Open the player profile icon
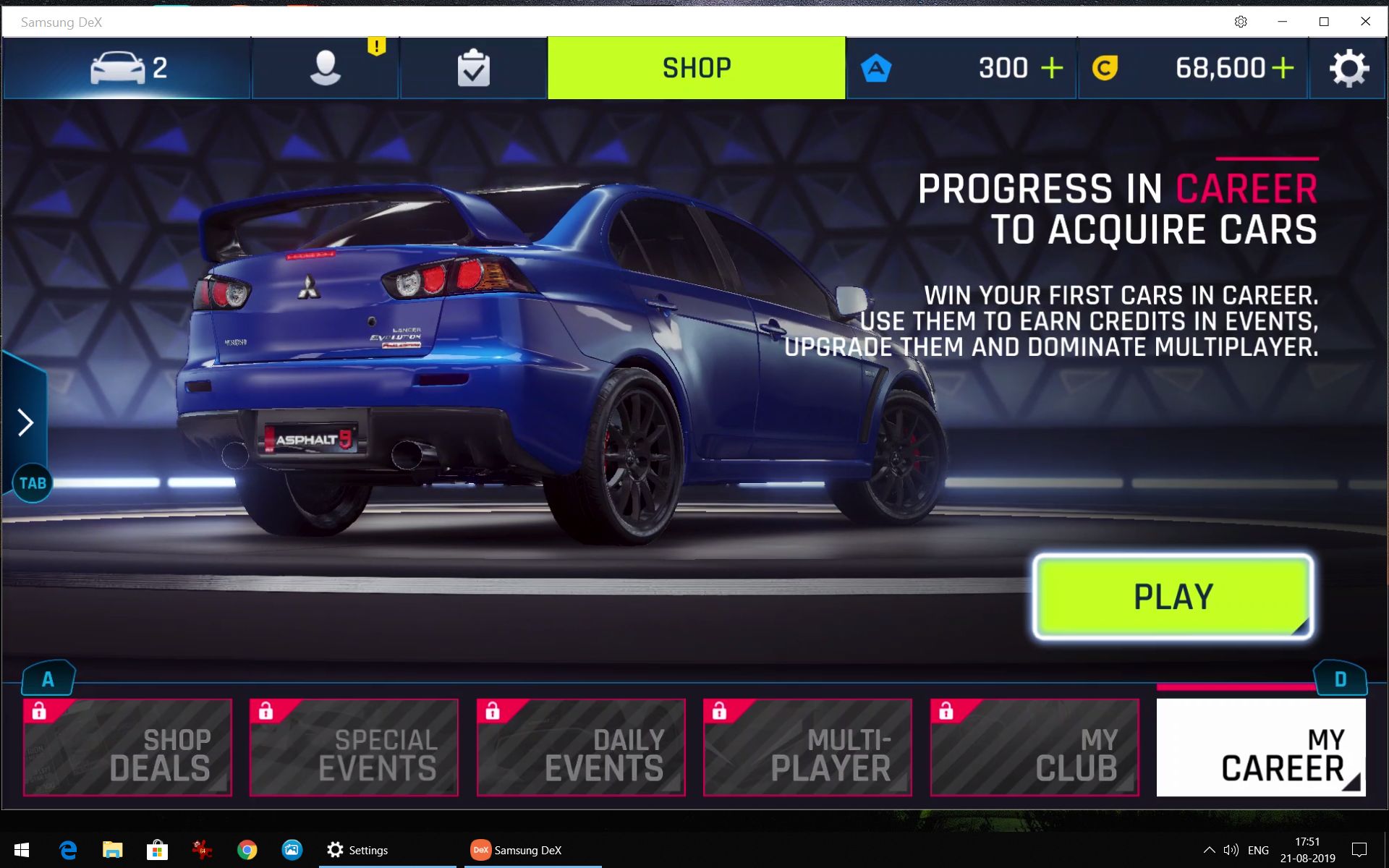Image resolution: width=1389 pixels, height=868 pixels. click(x=325, y=68)
